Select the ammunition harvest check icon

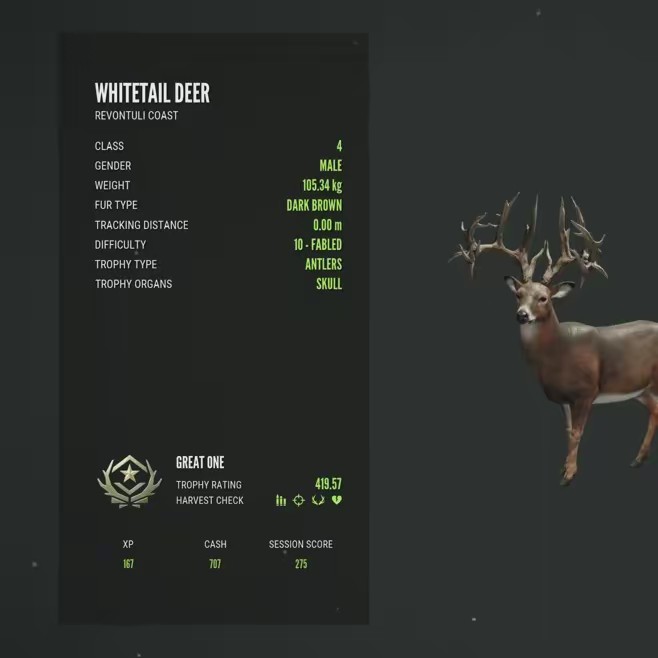[x=281, y=500]
